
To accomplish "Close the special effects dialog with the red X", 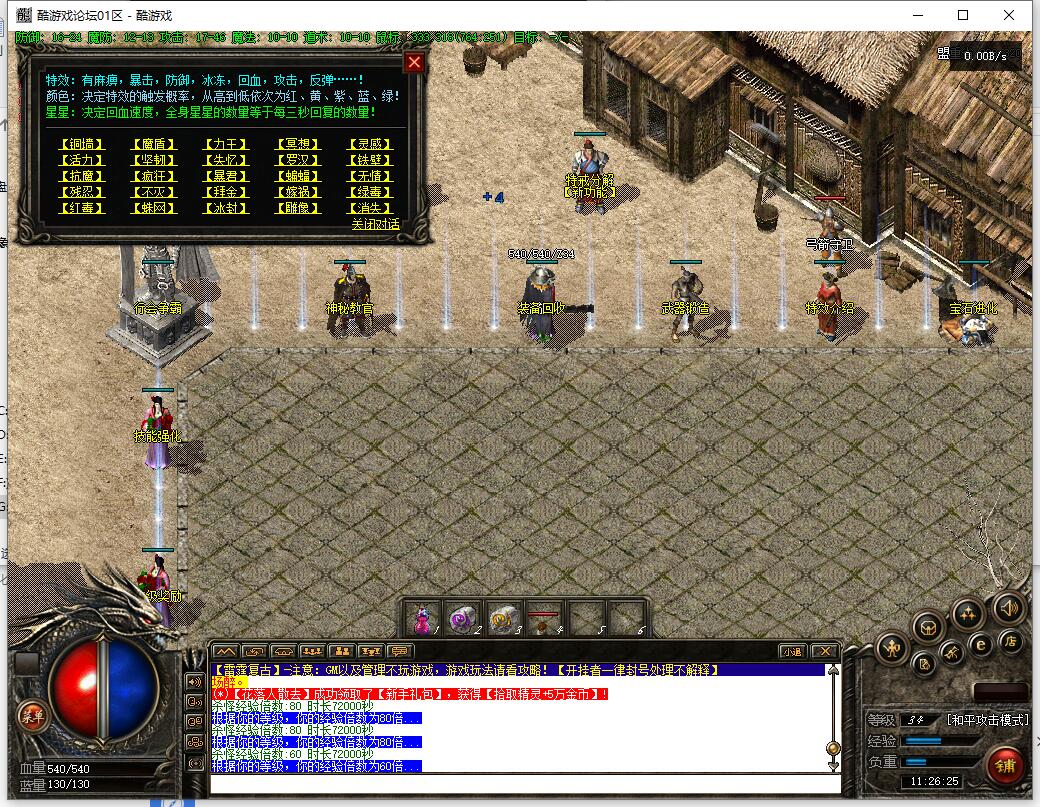I will [414, 62].
